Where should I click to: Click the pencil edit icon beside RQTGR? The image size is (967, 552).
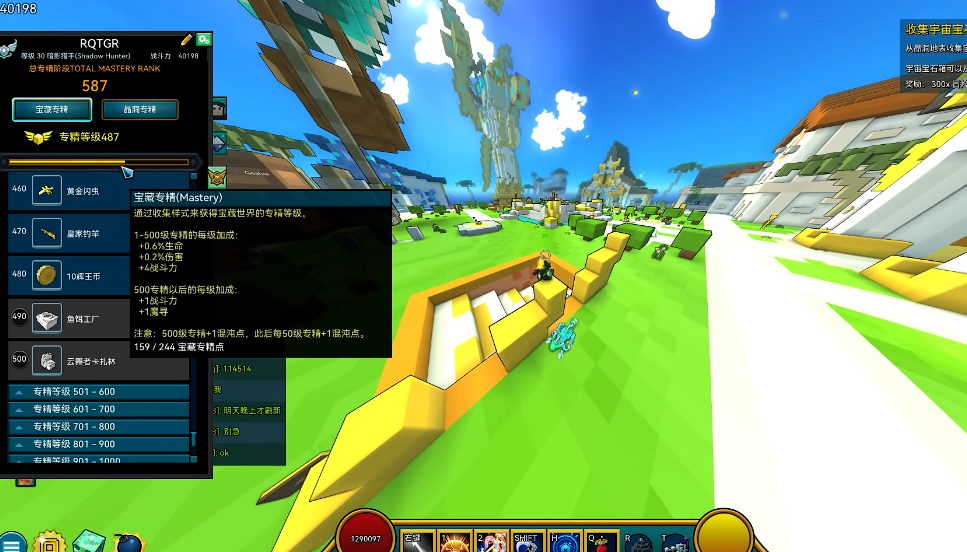[x=186, y=39]
